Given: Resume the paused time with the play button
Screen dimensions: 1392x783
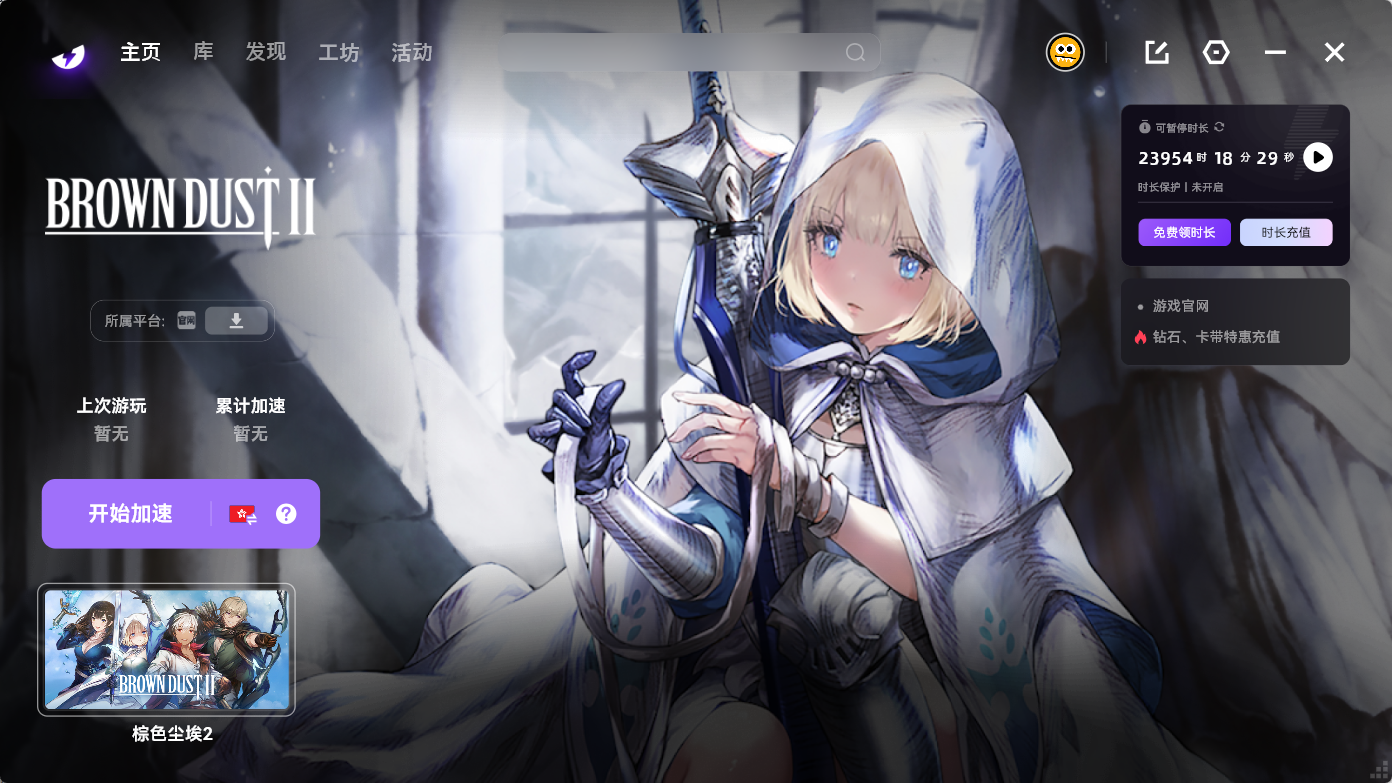Looking at the screenshot, I should (x=1318, y=157).
